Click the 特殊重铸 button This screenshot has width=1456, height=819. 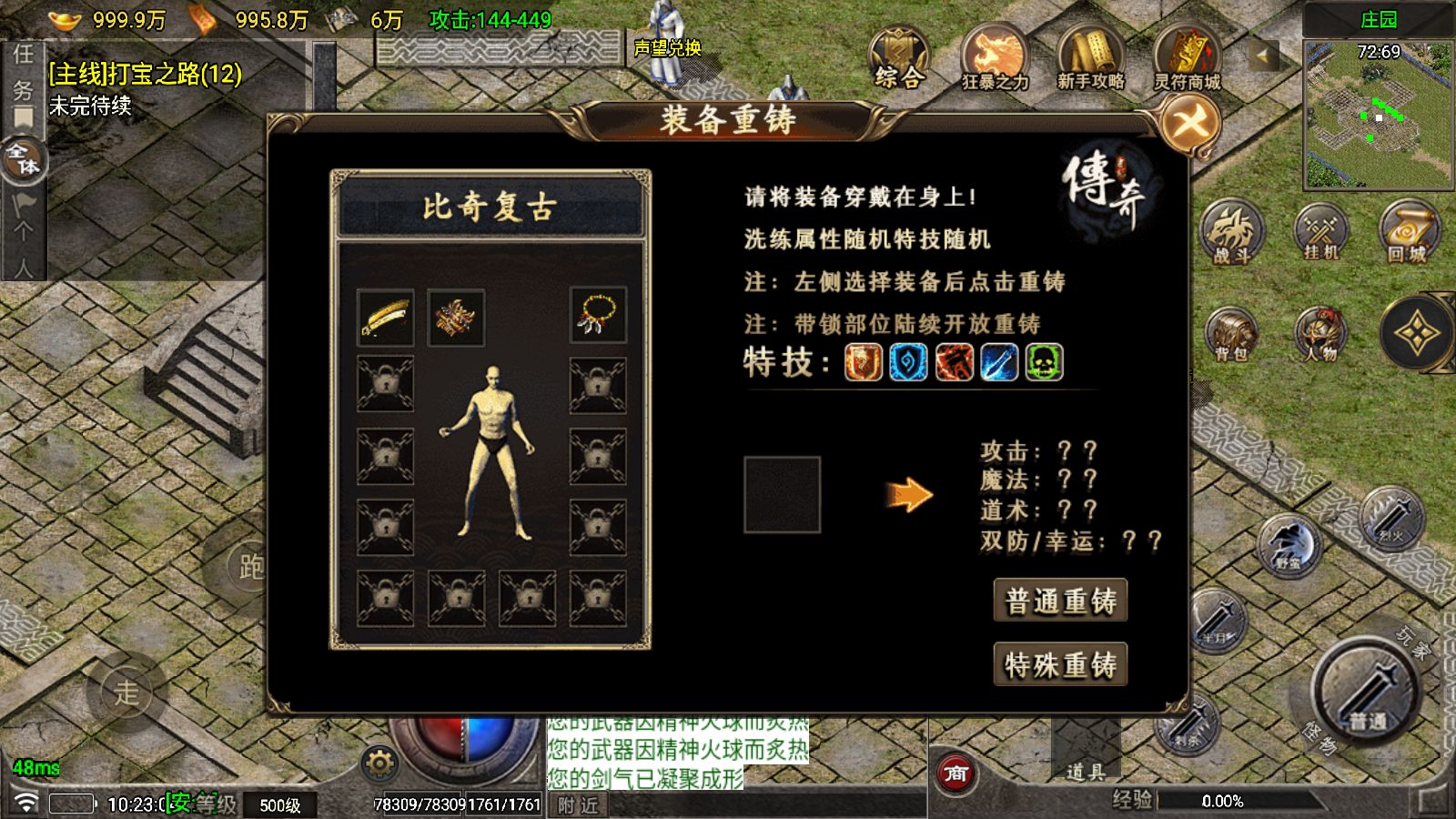1060,665
